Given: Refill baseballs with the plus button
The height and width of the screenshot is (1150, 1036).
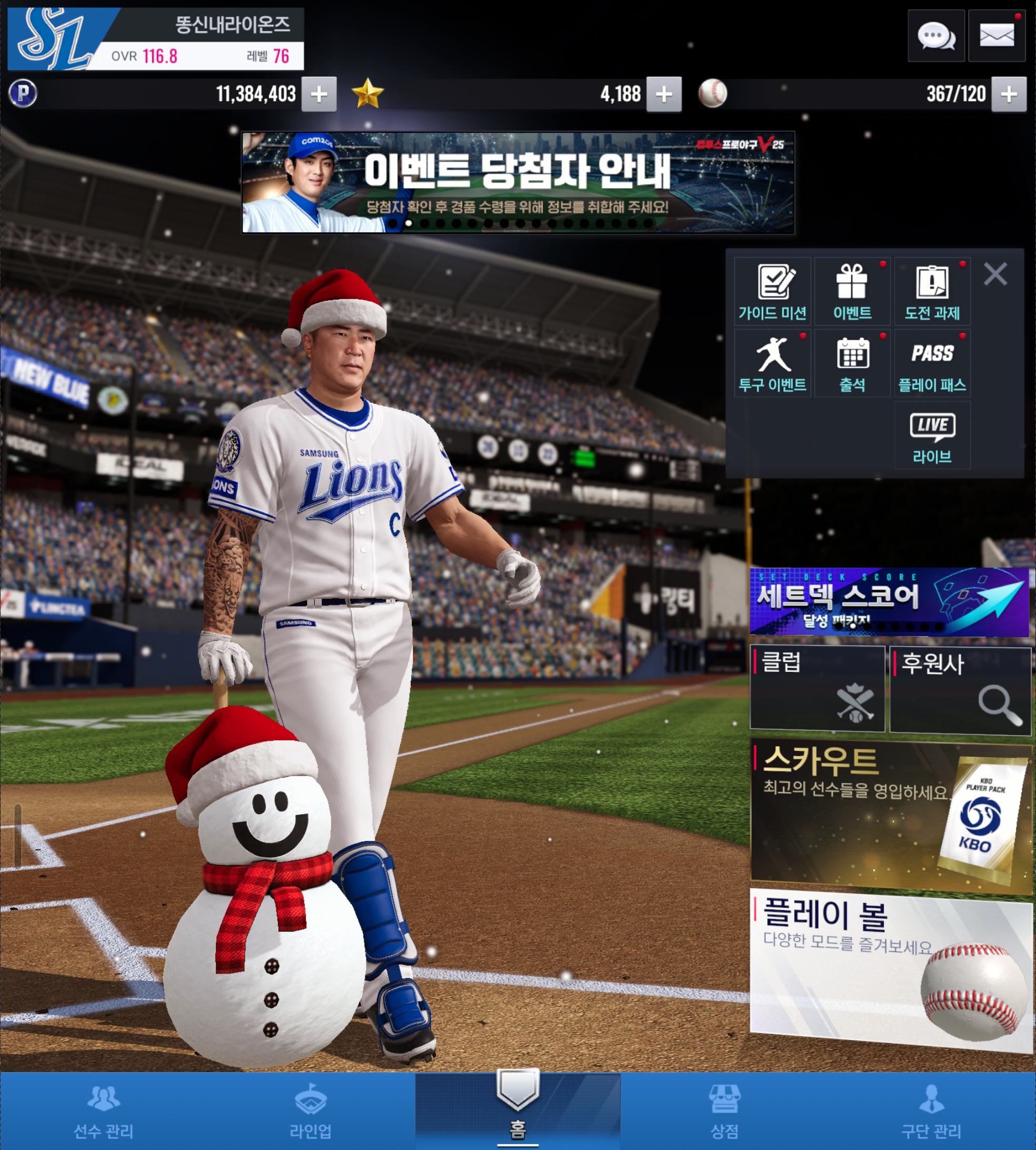Looking at the screenshot, I should coord(1008,94).
